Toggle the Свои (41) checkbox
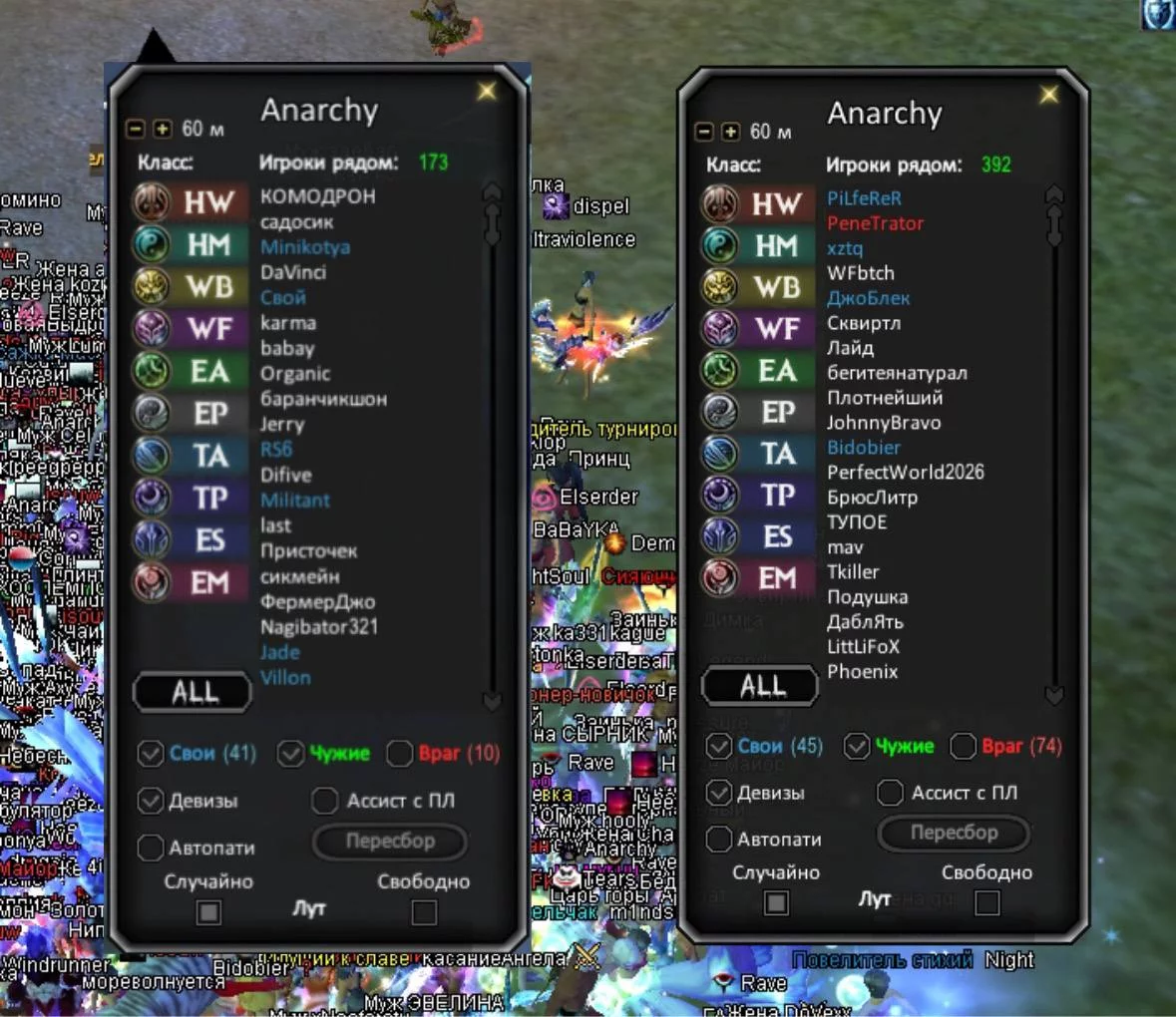The image size is (1176, 1017). coord(151,754)
